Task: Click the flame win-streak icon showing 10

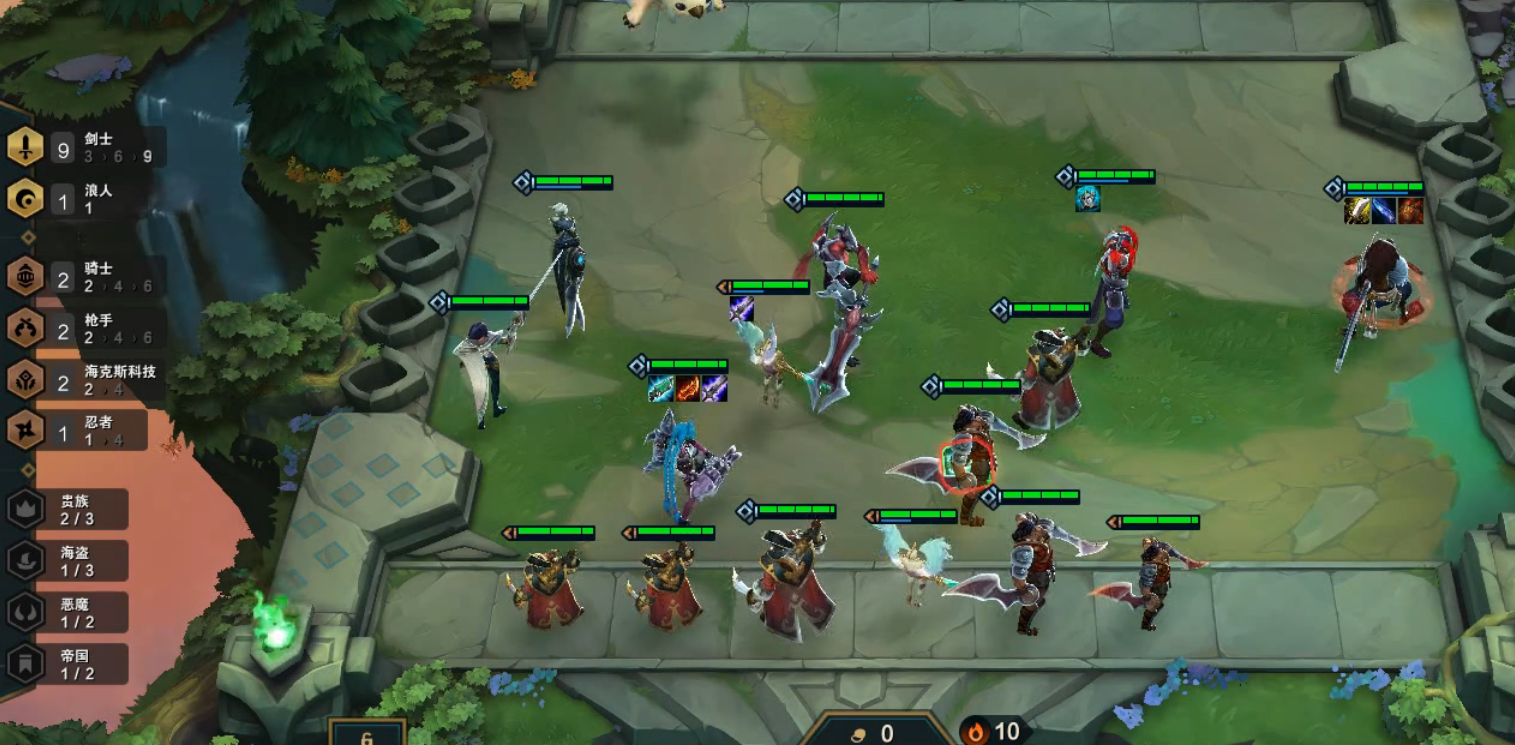Action: click(x=976, y=732)
